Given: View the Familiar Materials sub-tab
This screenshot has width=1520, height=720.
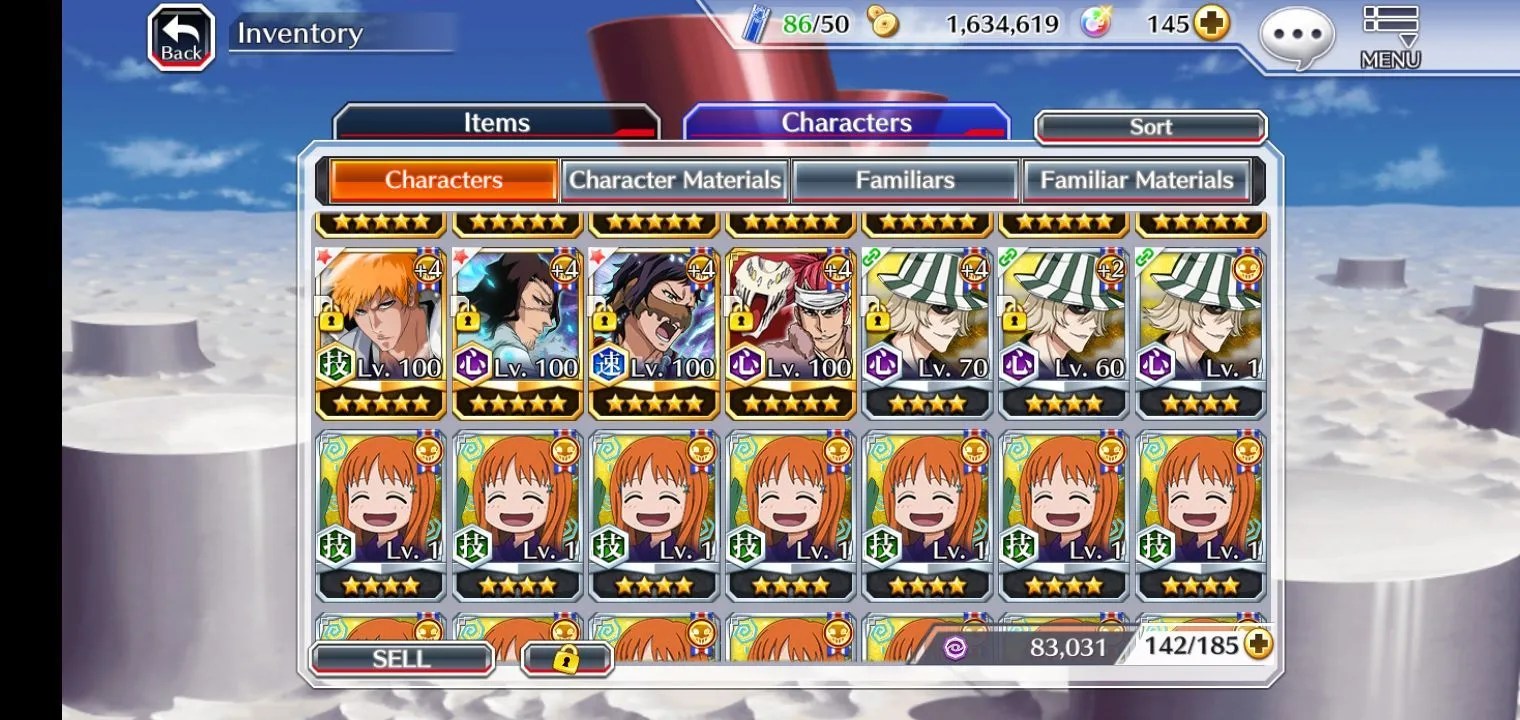Looking at the screenshot, I should coord(1136,180).
